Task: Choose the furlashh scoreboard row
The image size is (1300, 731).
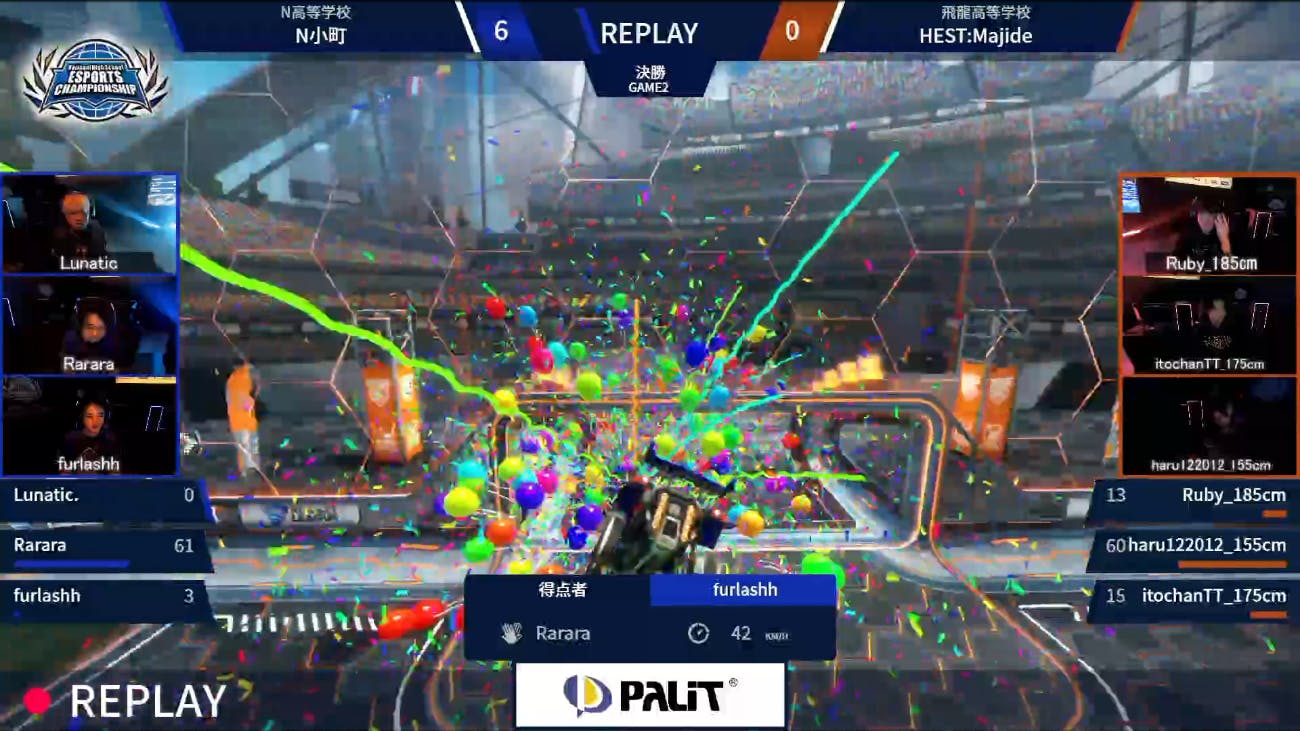Action: pos(104,597)
